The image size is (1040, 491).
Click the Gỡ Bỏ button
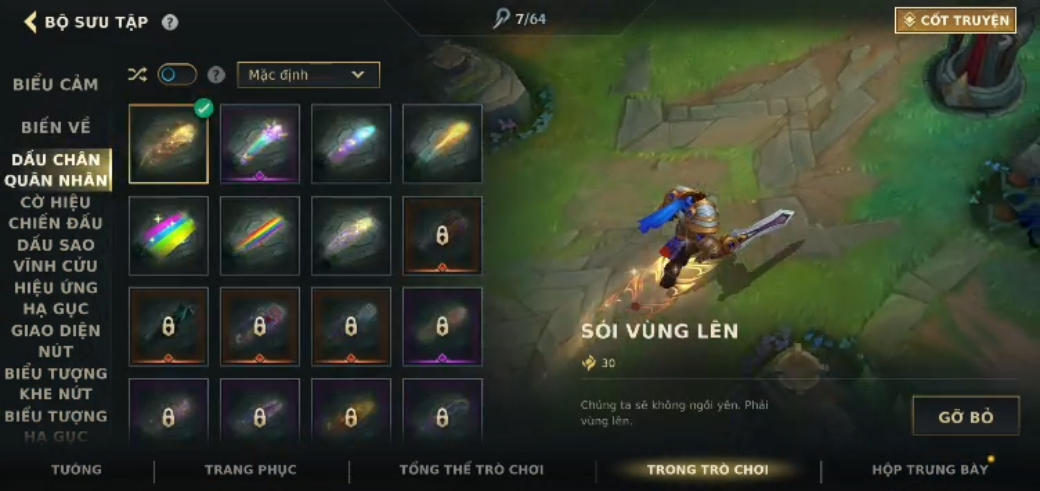[965, 416]
